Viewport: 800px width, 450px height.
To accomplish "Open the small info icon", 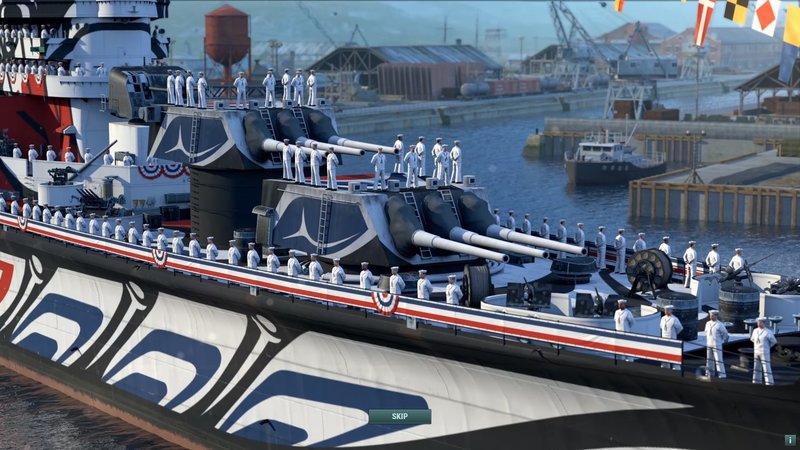I will [789, 439].
